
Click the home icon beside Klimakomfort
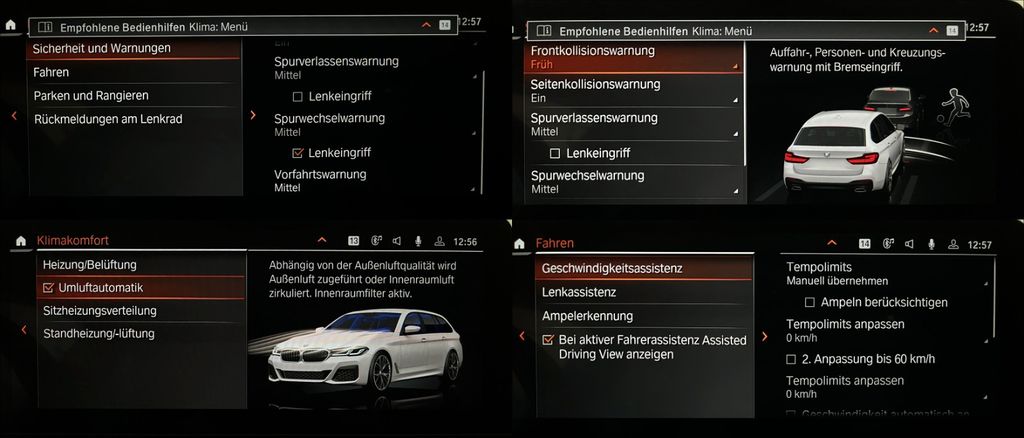click(20, 241)
